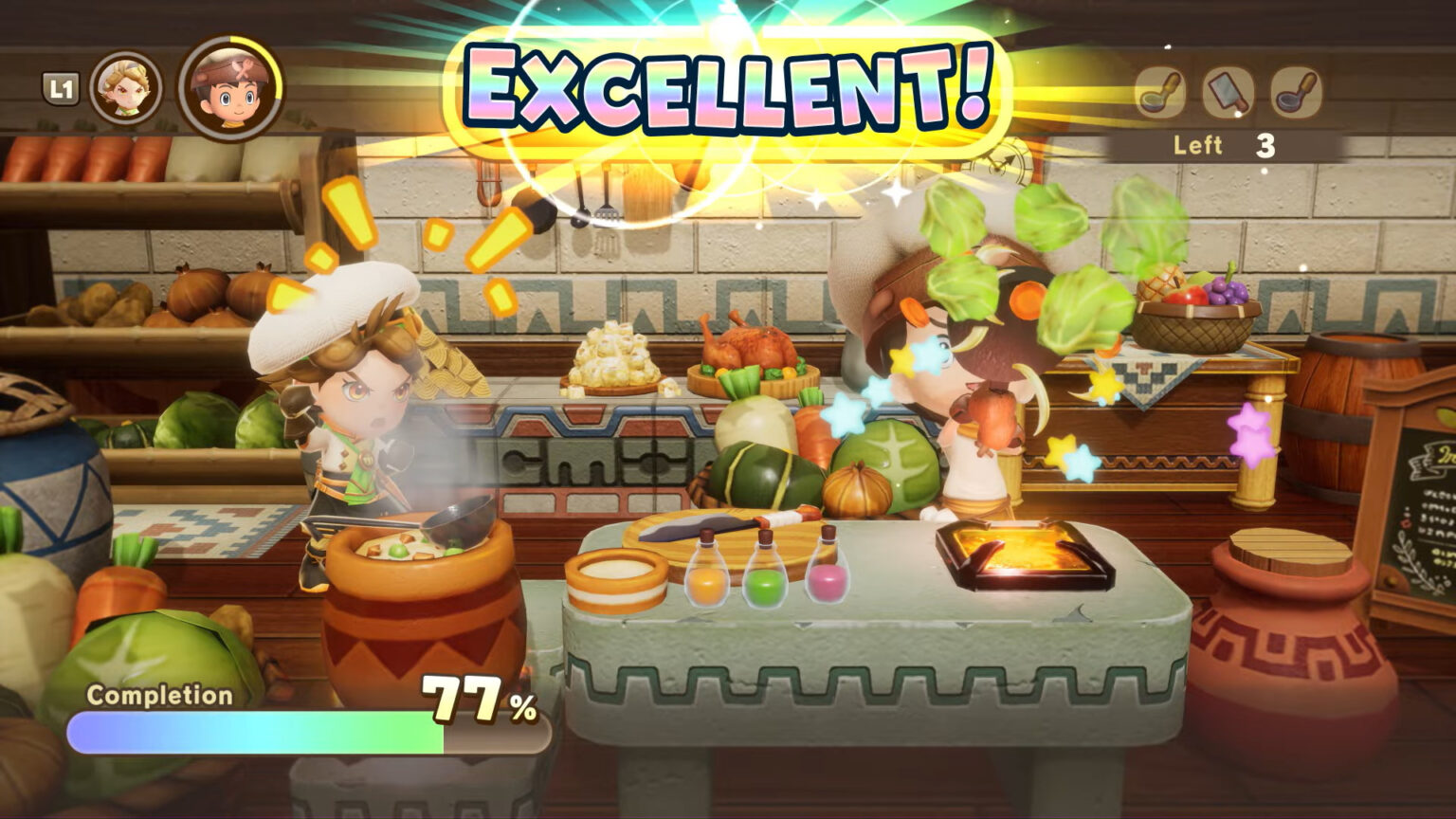Toggle the glowing grill plate on
The image size is (1456, 819).
pos(1021,550)
